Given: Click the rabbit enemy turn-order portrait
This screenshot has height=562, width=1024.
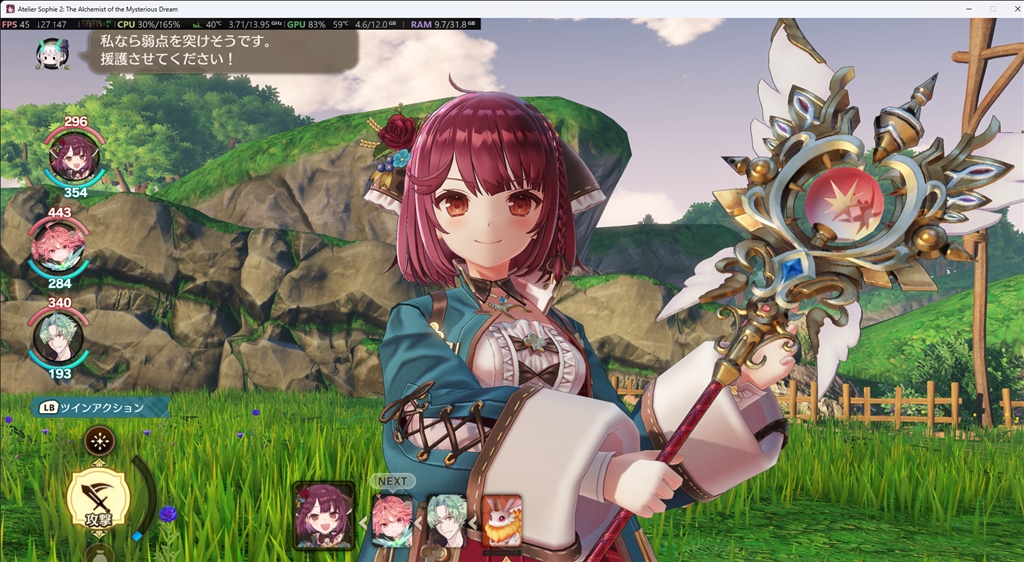Looking at the screenshot, I should click(x=502, y=520).
